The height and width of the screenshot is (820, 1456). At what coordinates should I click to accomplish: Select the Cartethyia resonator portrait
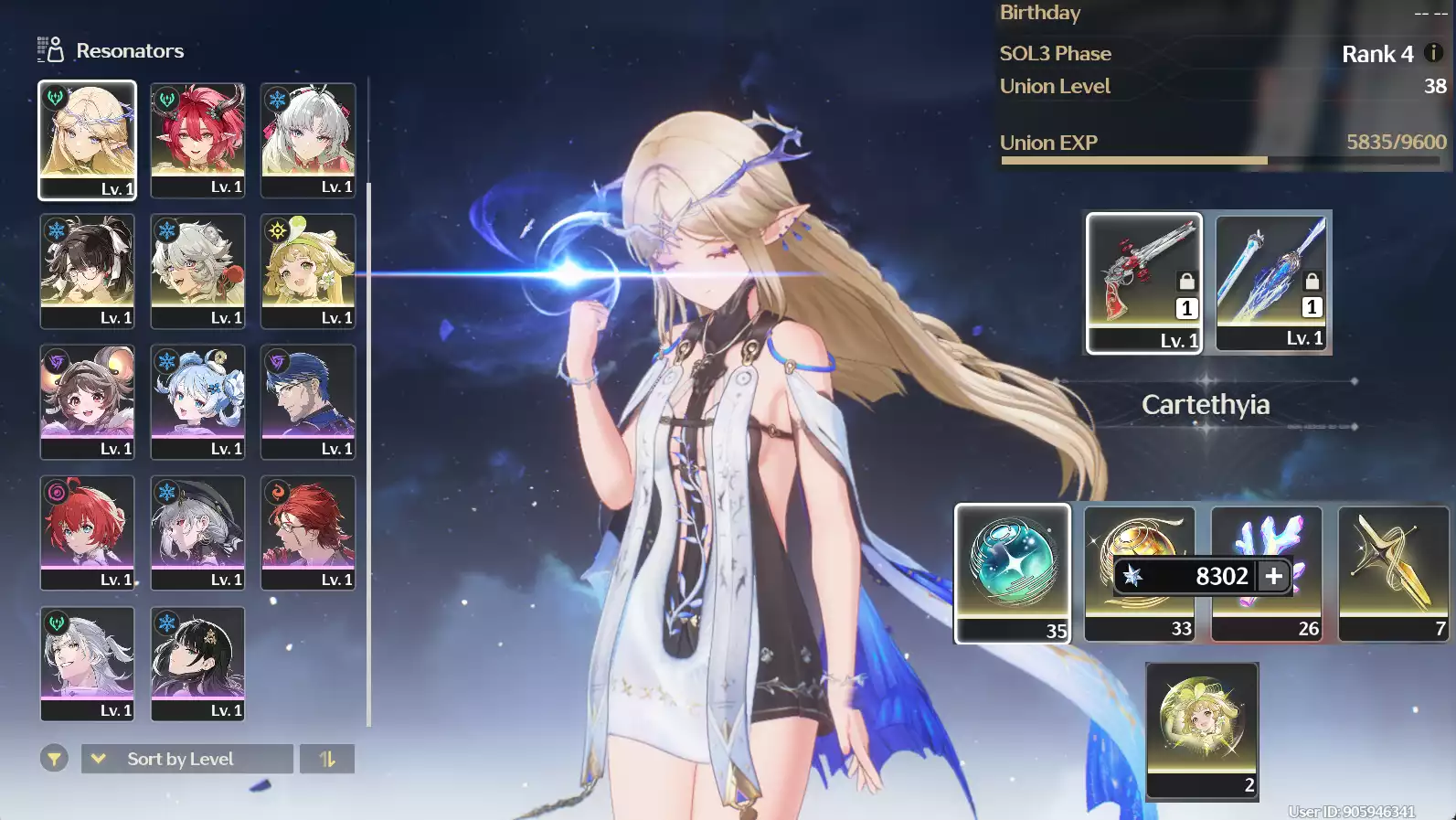click(x=87, y=140)
